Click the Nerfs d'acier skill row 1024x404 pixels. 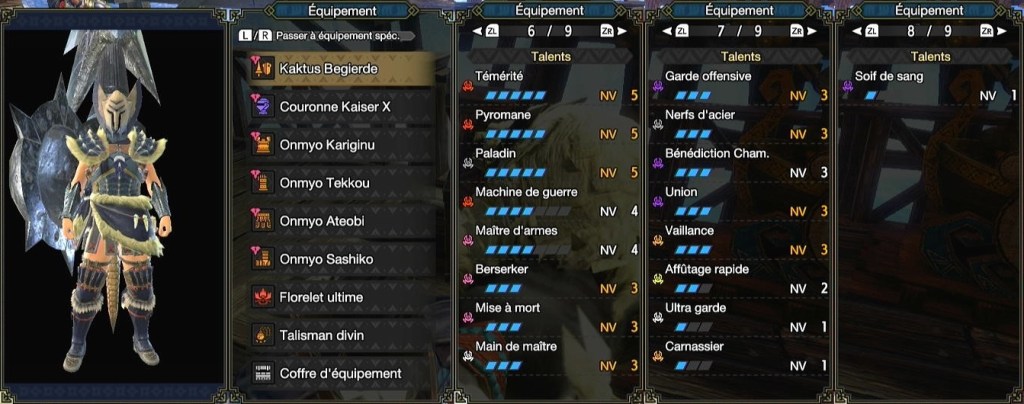pyautogui.click(x=740, y=124)
